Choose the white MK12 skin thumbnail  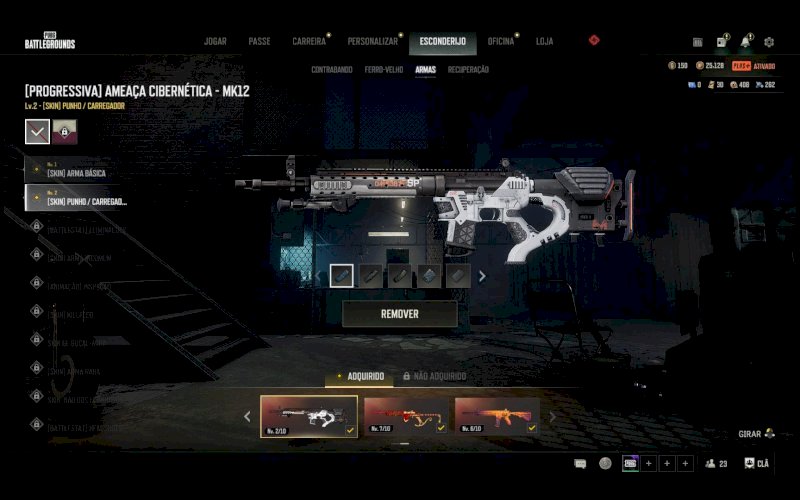pos(308,415)
